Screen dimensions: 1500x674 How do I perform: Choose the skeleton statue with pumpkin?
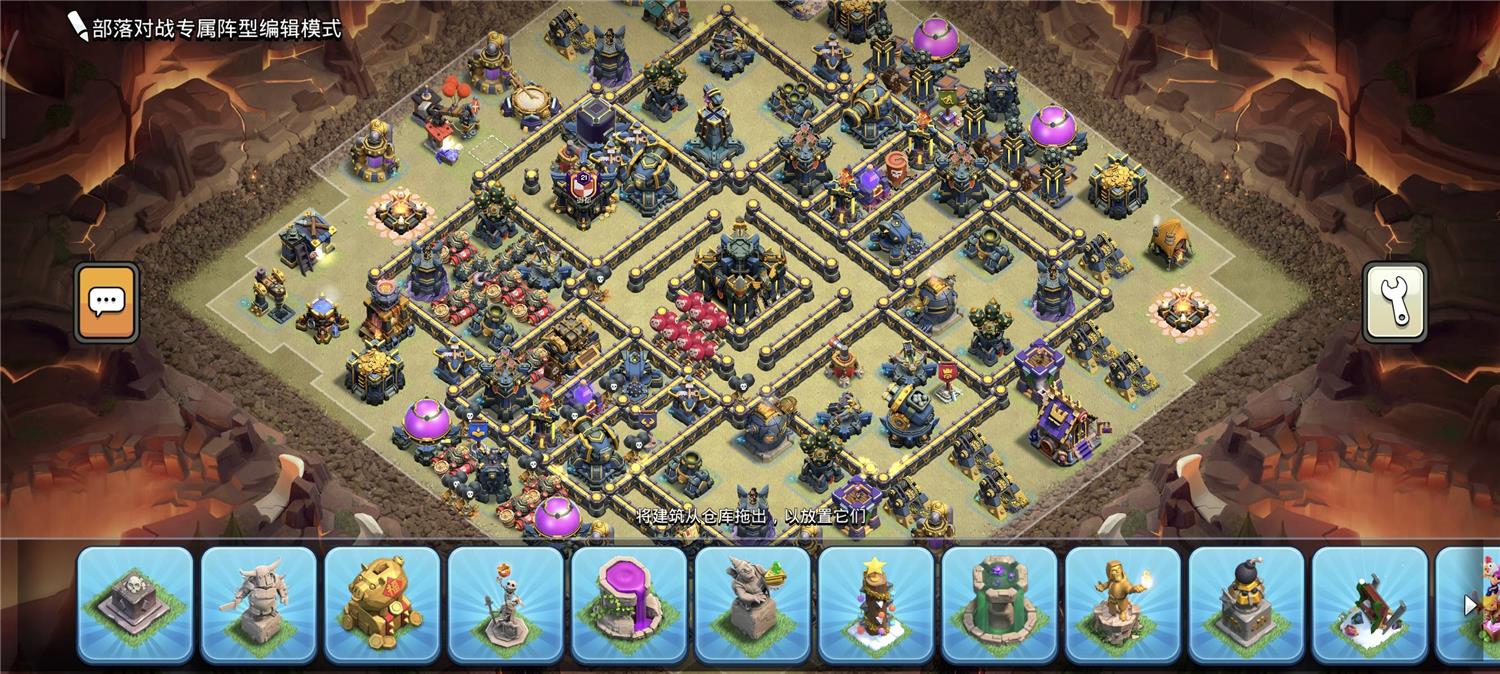505,604
